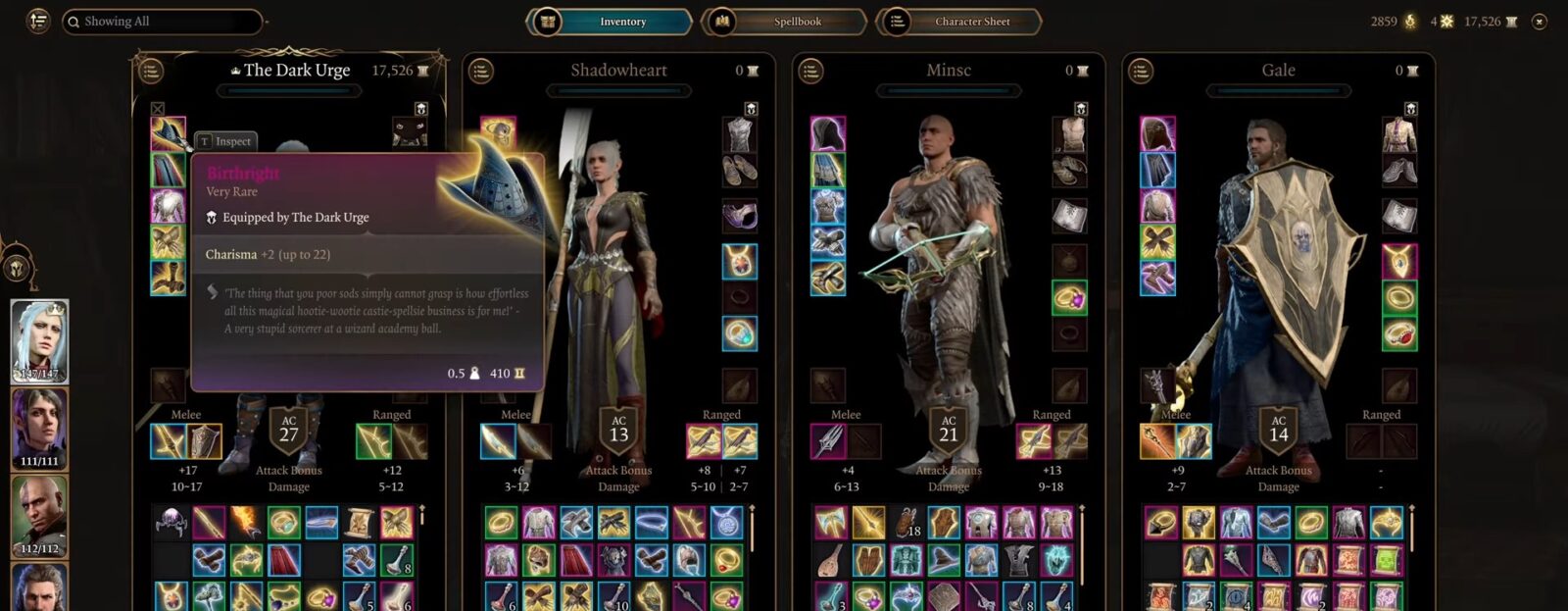Open Shadowheart's panel menu

pyautogui.click(x=480, y=71)
